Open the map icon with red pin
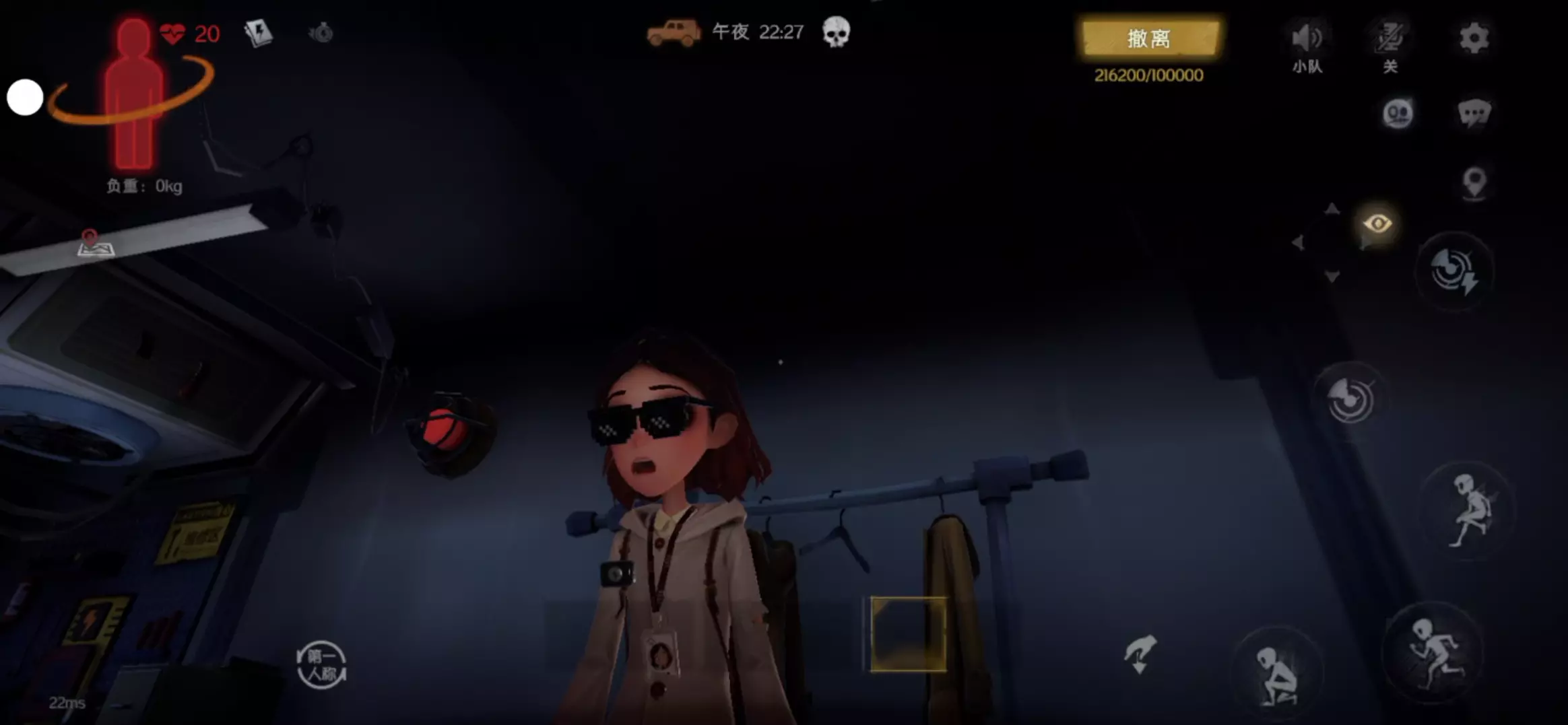Screen dimensions: 1568x725 96,243
